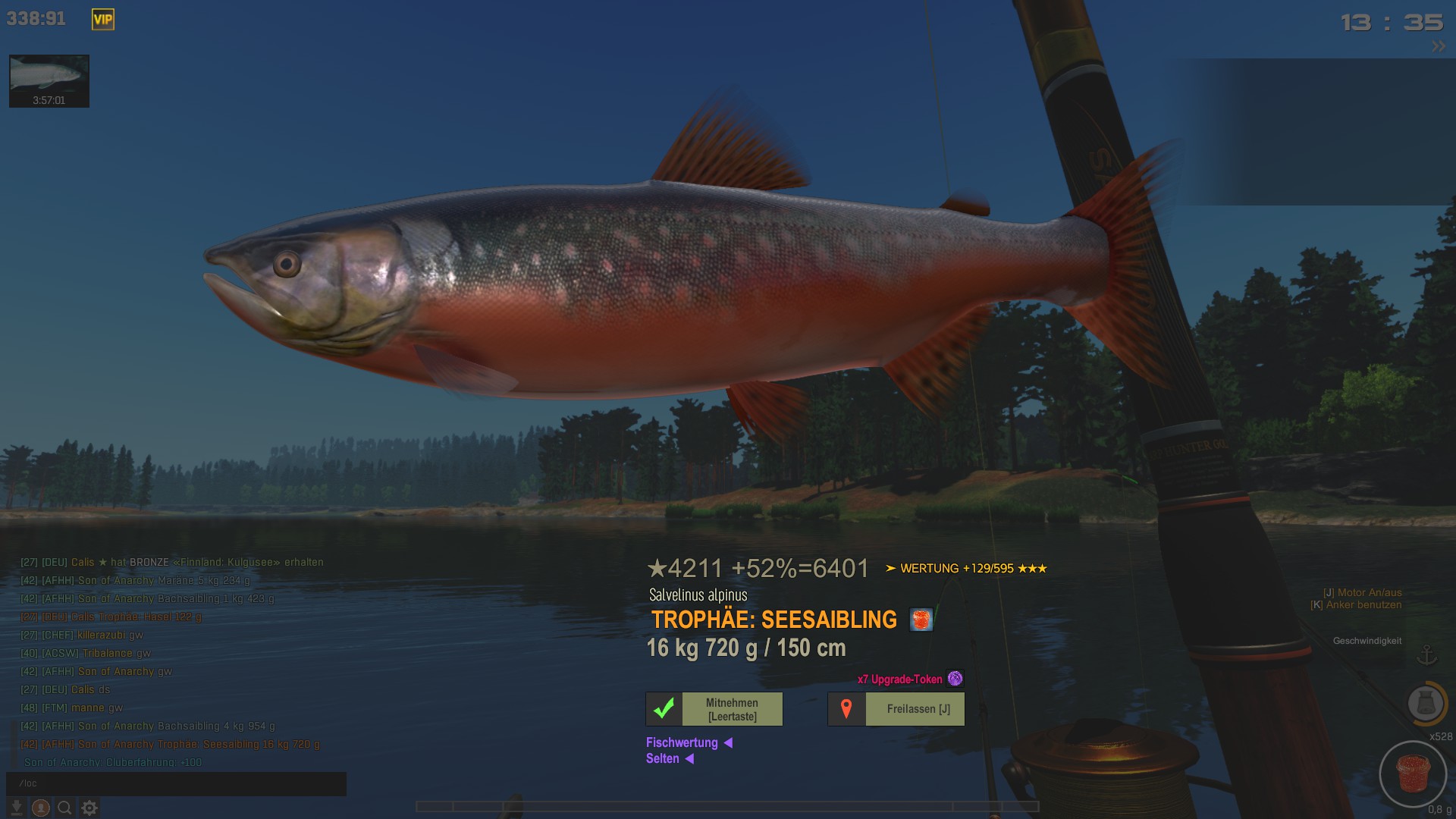Select the red caviar bait slot
1456x819 pixels.
(1412, 774)
